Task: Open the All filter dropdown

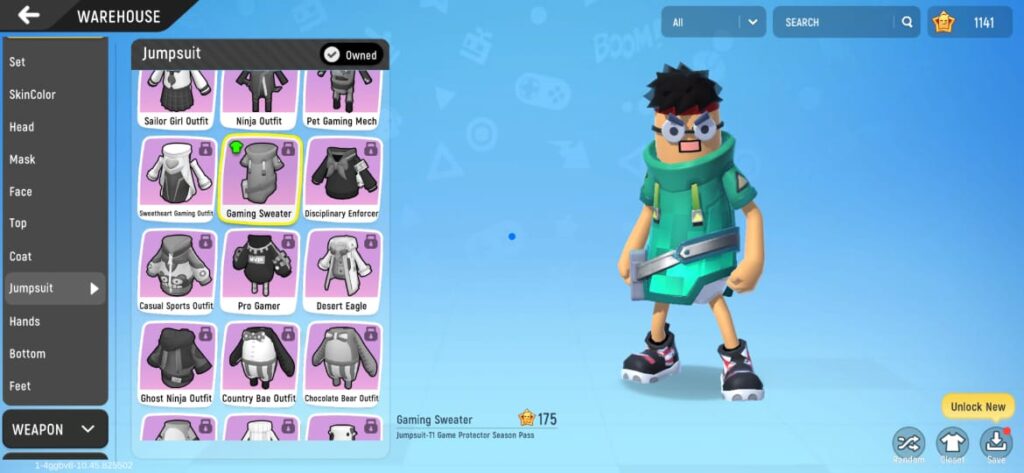Action: (x=713, y=22)
